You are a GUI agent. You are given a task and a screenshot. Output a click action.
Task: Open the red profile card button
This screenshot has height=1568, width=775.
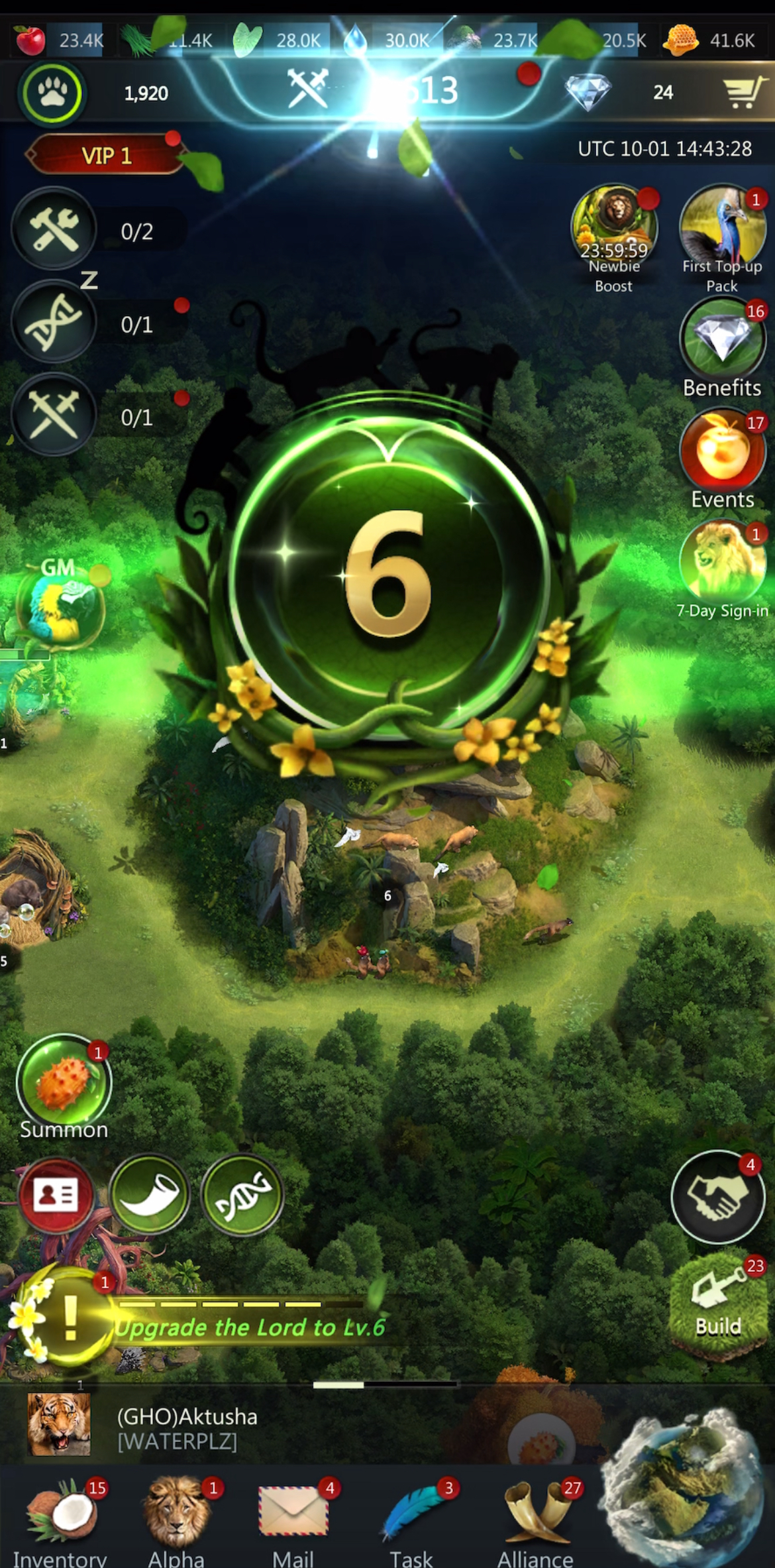[56, 1195]
